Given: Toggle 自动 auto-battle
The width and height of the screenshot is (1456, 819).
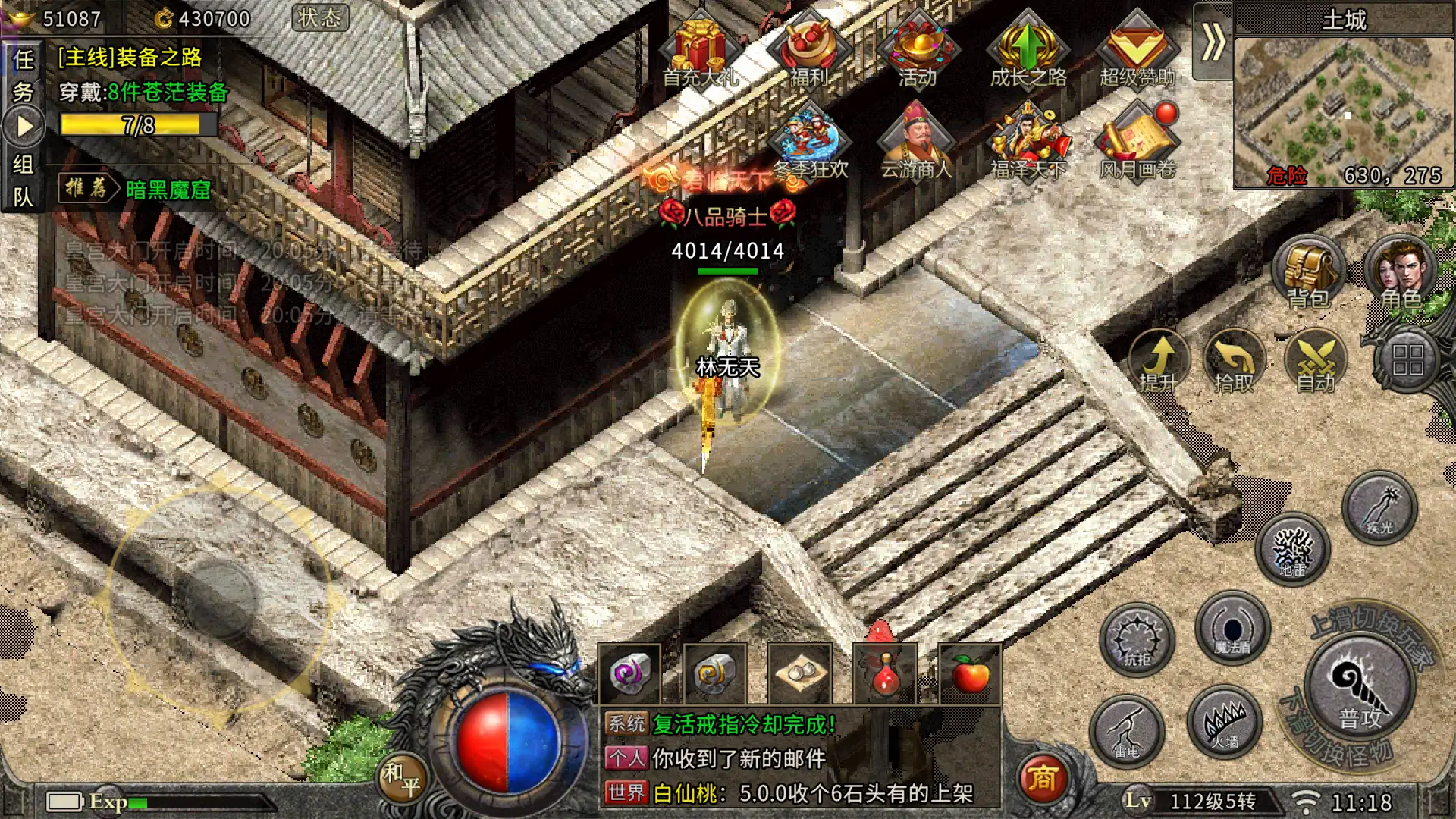Looking at the screenshot, I should tap(1316, 360).
